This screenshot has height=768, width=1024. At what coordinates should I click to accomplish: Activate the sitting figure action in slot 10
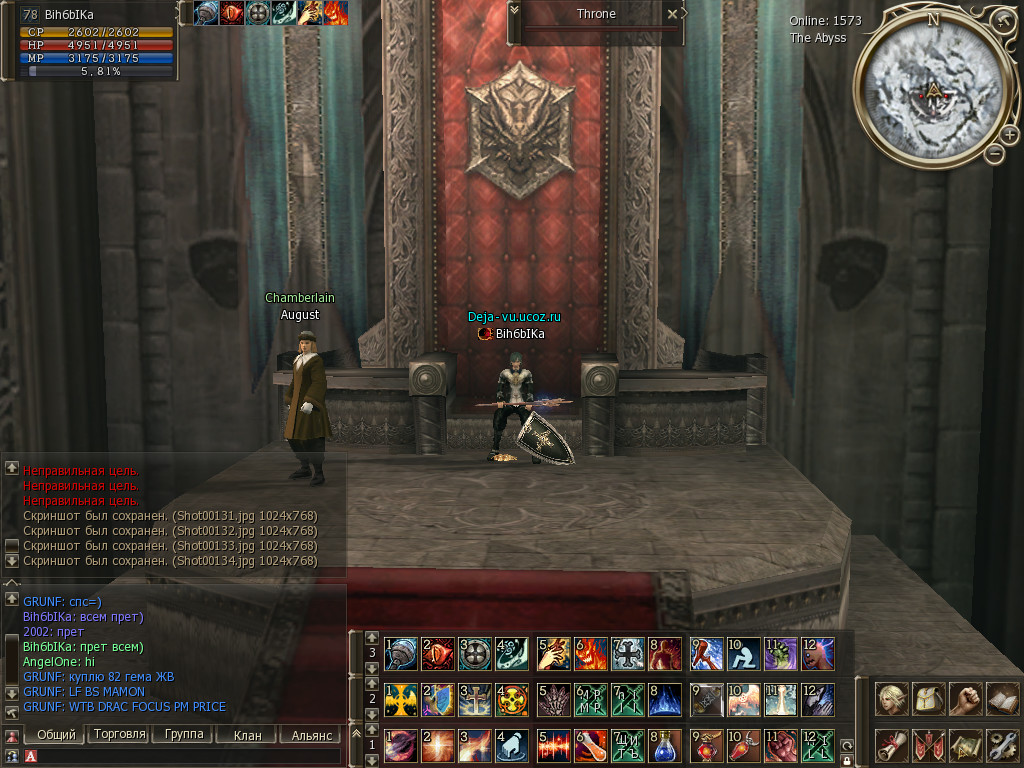pyautogui.click(x=743, y=654)
